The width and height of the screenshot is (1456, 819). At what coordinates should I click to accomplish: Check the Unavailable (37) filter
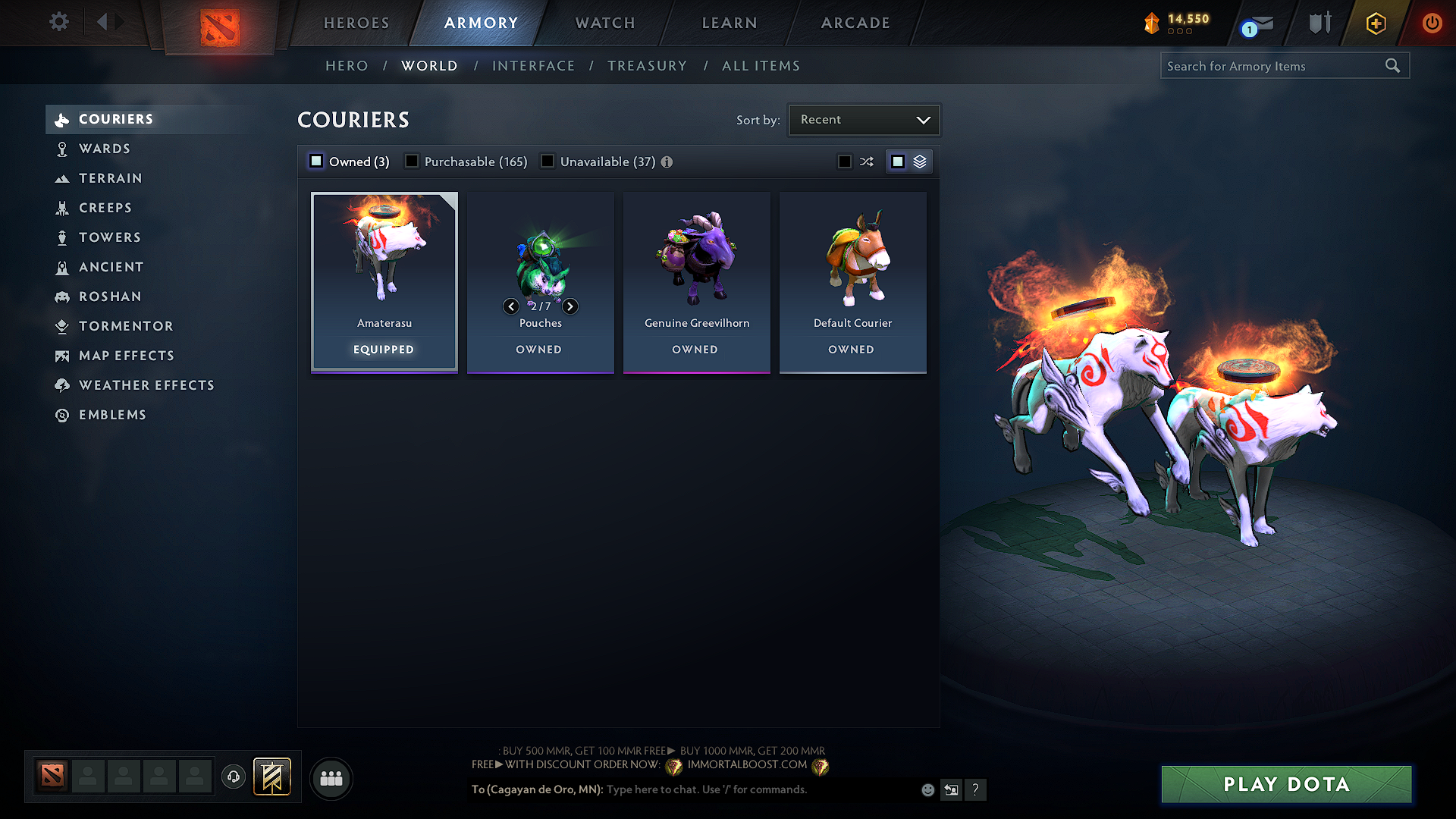pyautogui.click(x=548, y=161)
